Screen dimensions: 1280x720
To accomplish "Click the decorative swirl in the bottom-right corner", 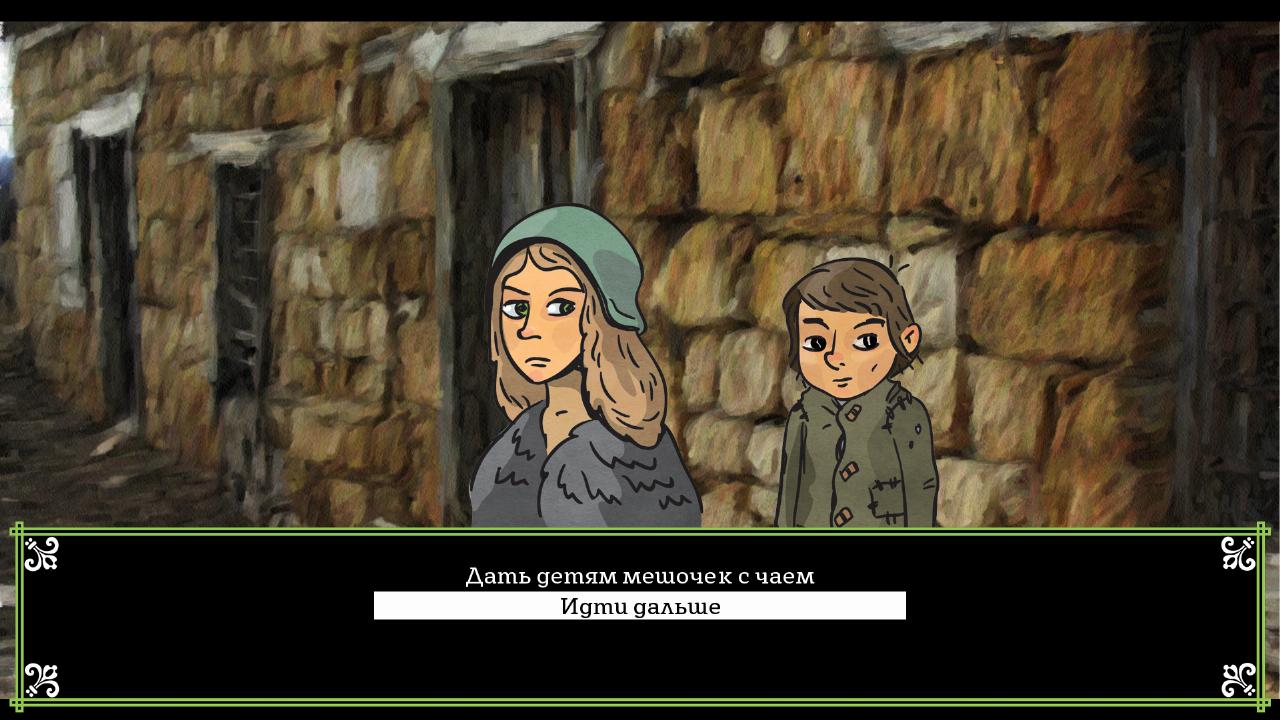I will (1238, 680).
